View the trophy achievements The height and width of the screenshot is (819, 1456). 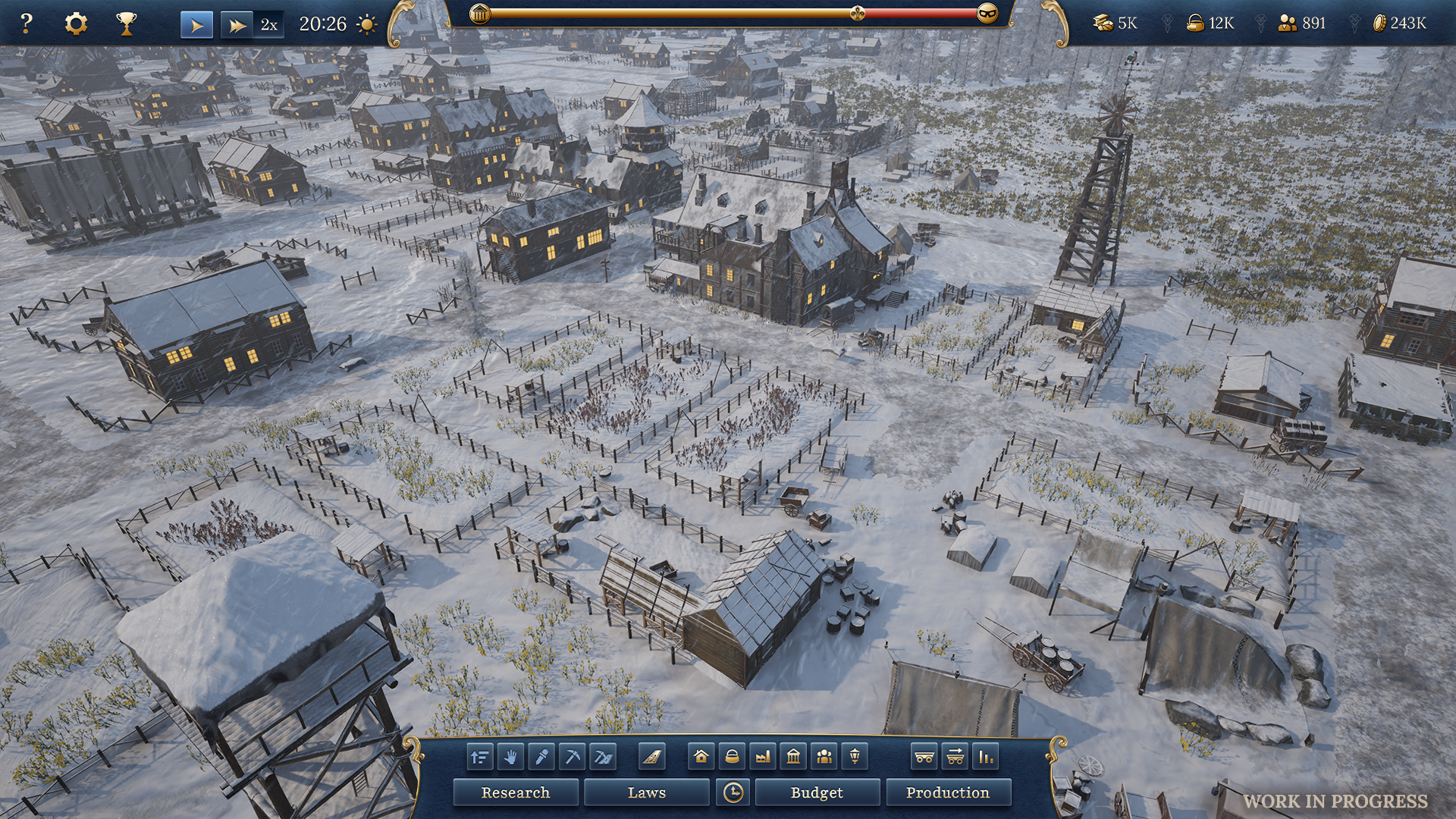pyautogui.click(x=126, y=24)
